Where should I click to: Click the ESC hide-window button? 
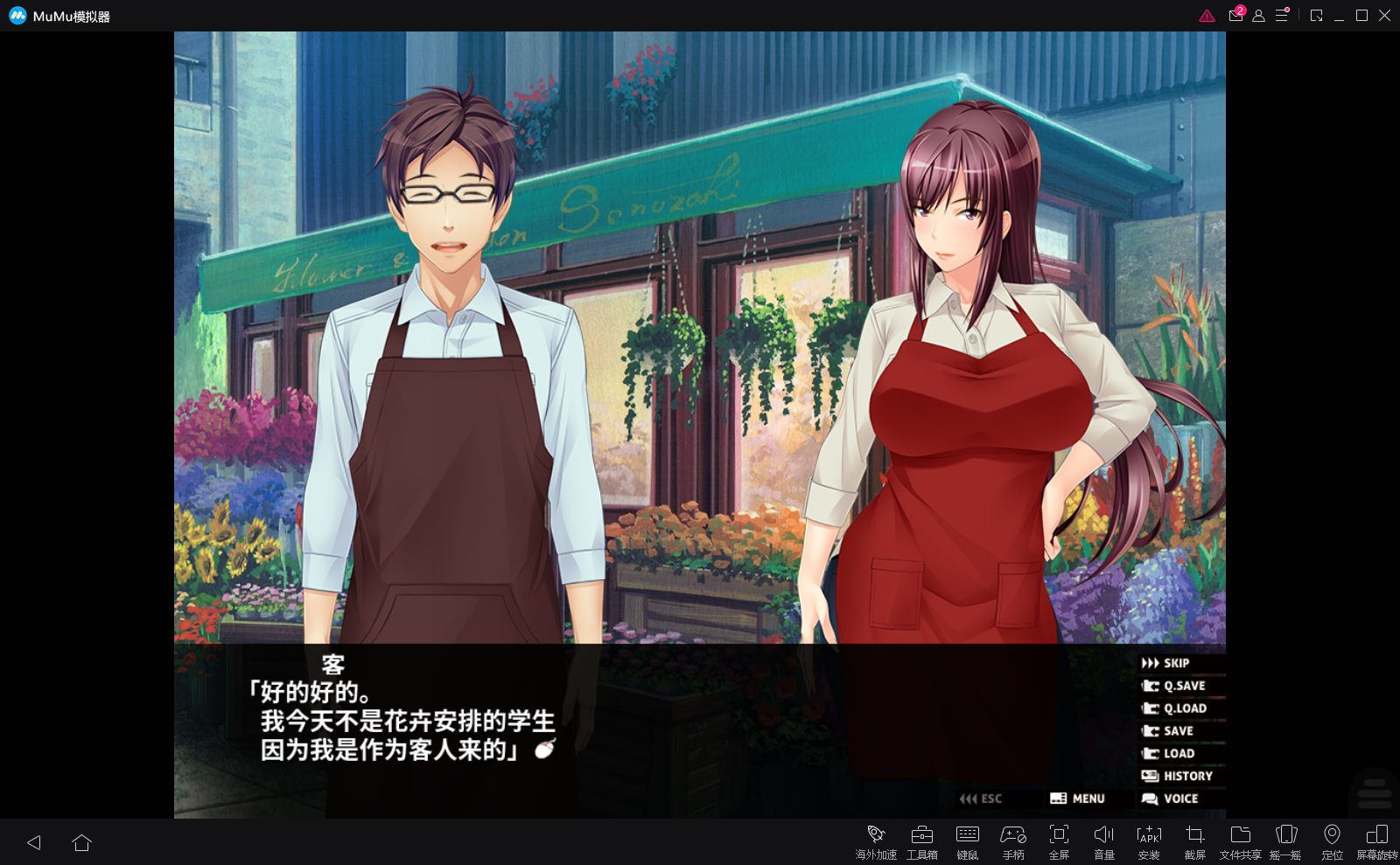981,799
